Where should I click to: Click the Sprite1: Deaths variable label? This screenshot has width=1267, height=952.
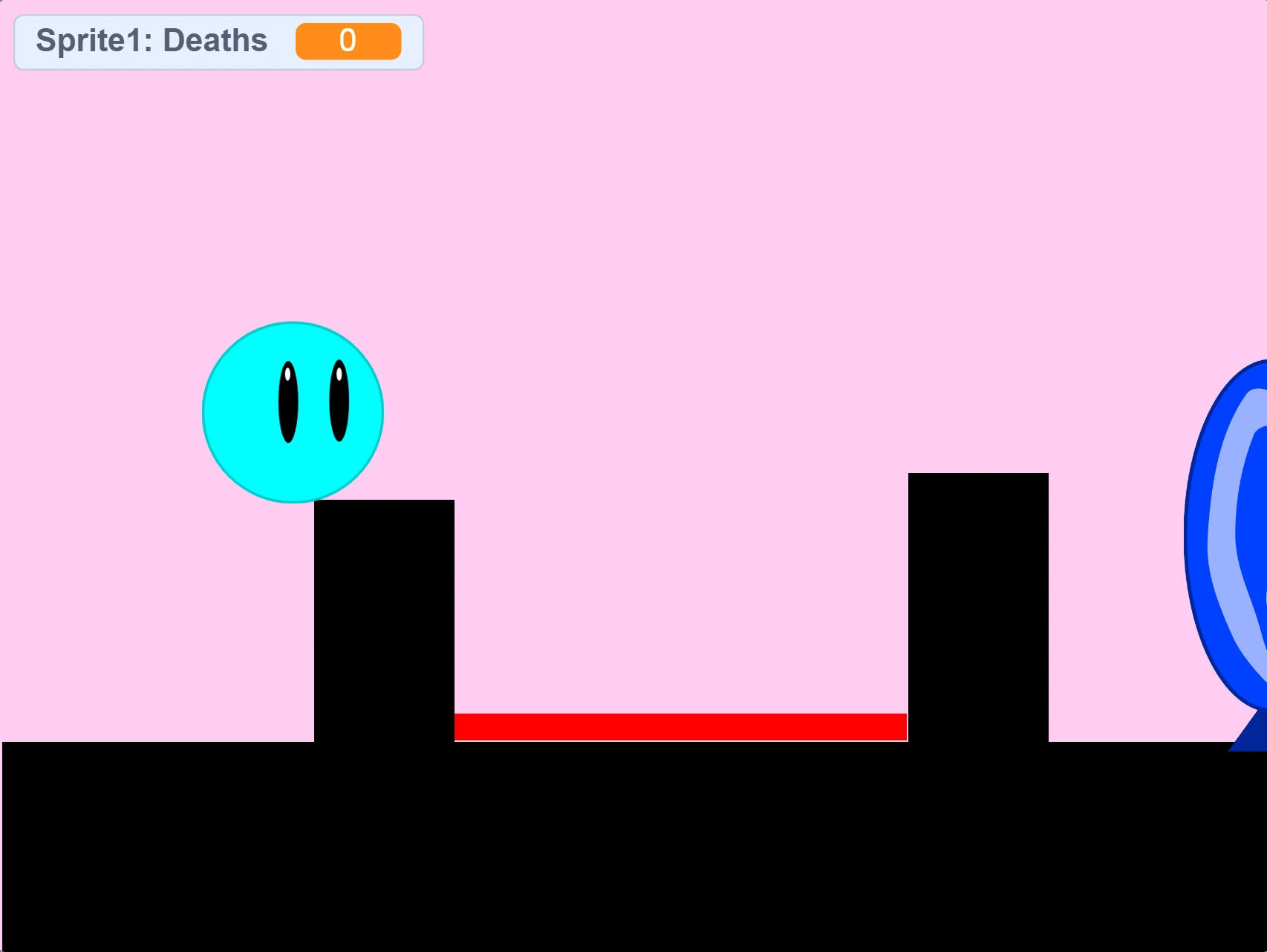point(151,41)
